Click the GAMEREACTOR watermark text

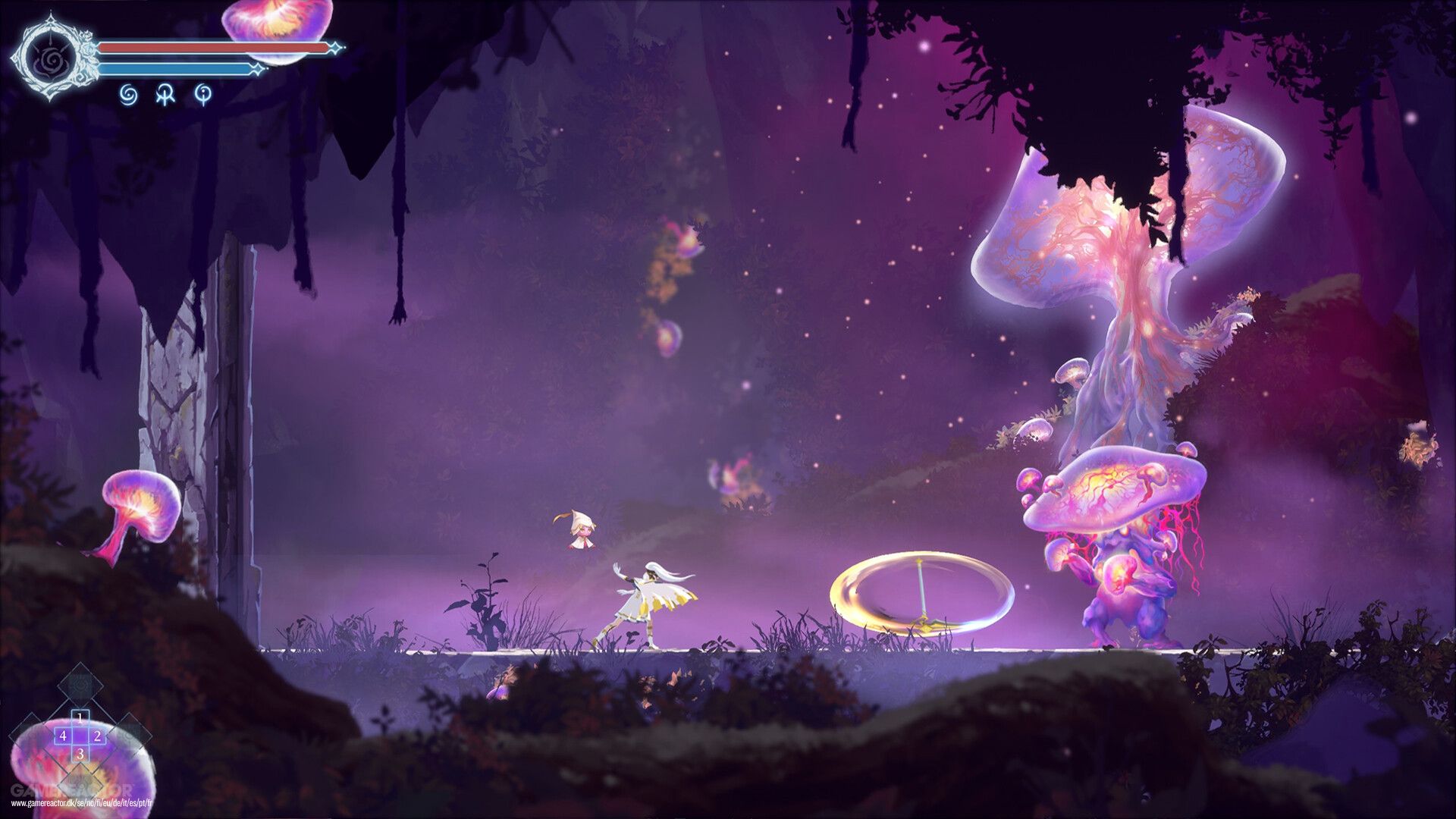click(72, 789)
